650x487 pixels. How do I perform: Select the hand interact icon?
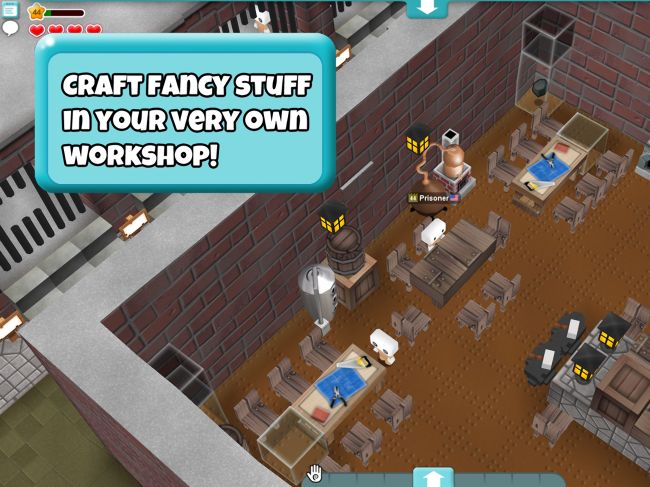click(x=314, y=473)
